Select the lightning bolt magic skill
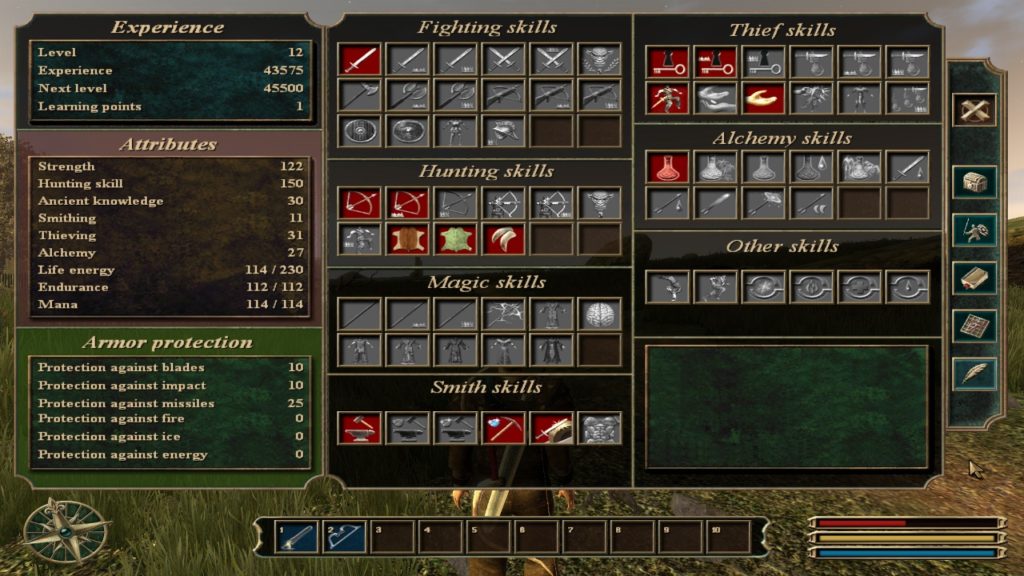 (x=503, y=314)
